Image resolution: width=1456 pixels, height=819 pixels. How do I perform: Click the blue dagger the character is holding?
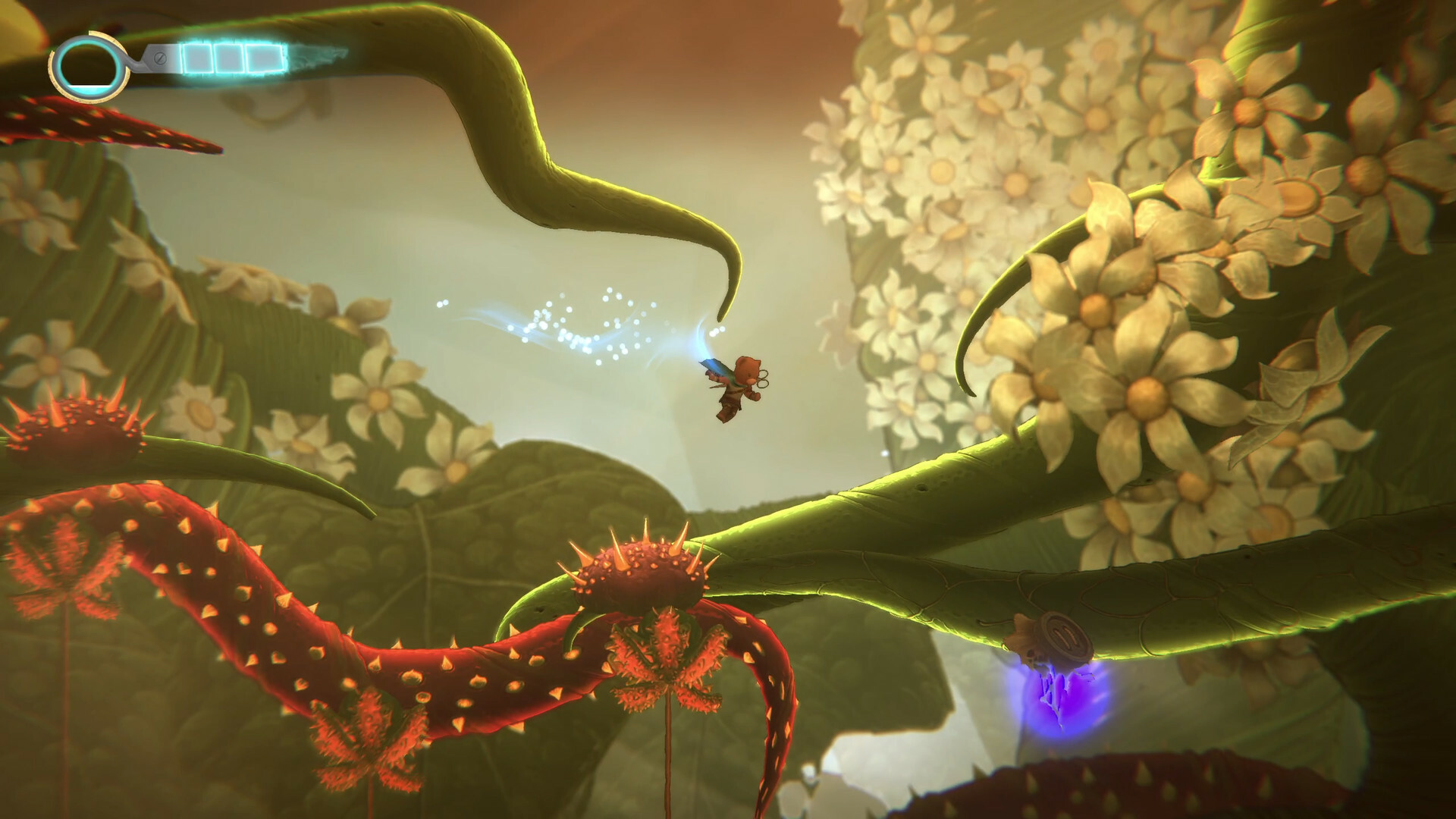click(x=713, y=368)
